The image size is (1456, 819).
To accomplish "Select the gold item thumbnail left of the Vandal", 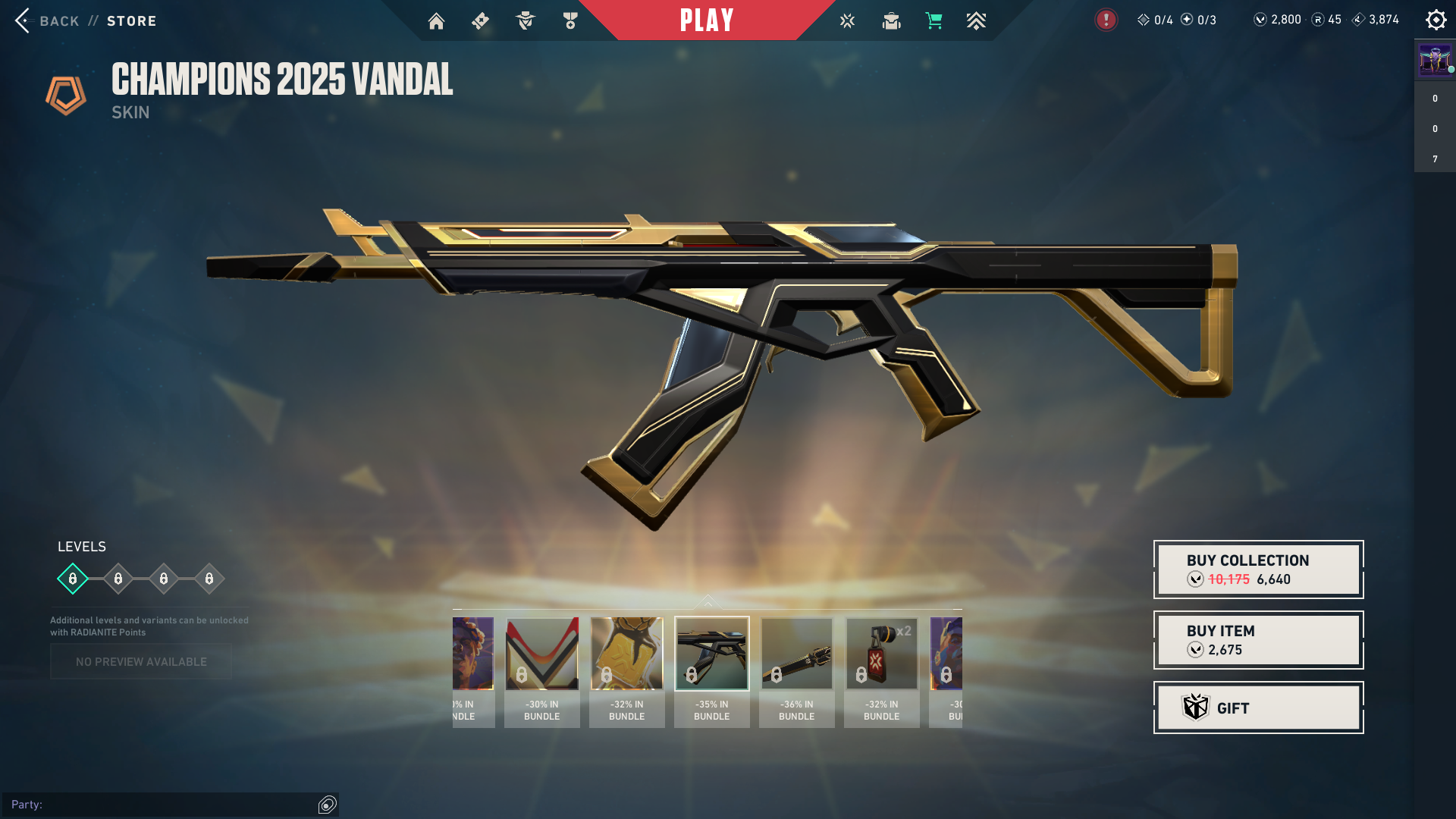I will [626, 654].
